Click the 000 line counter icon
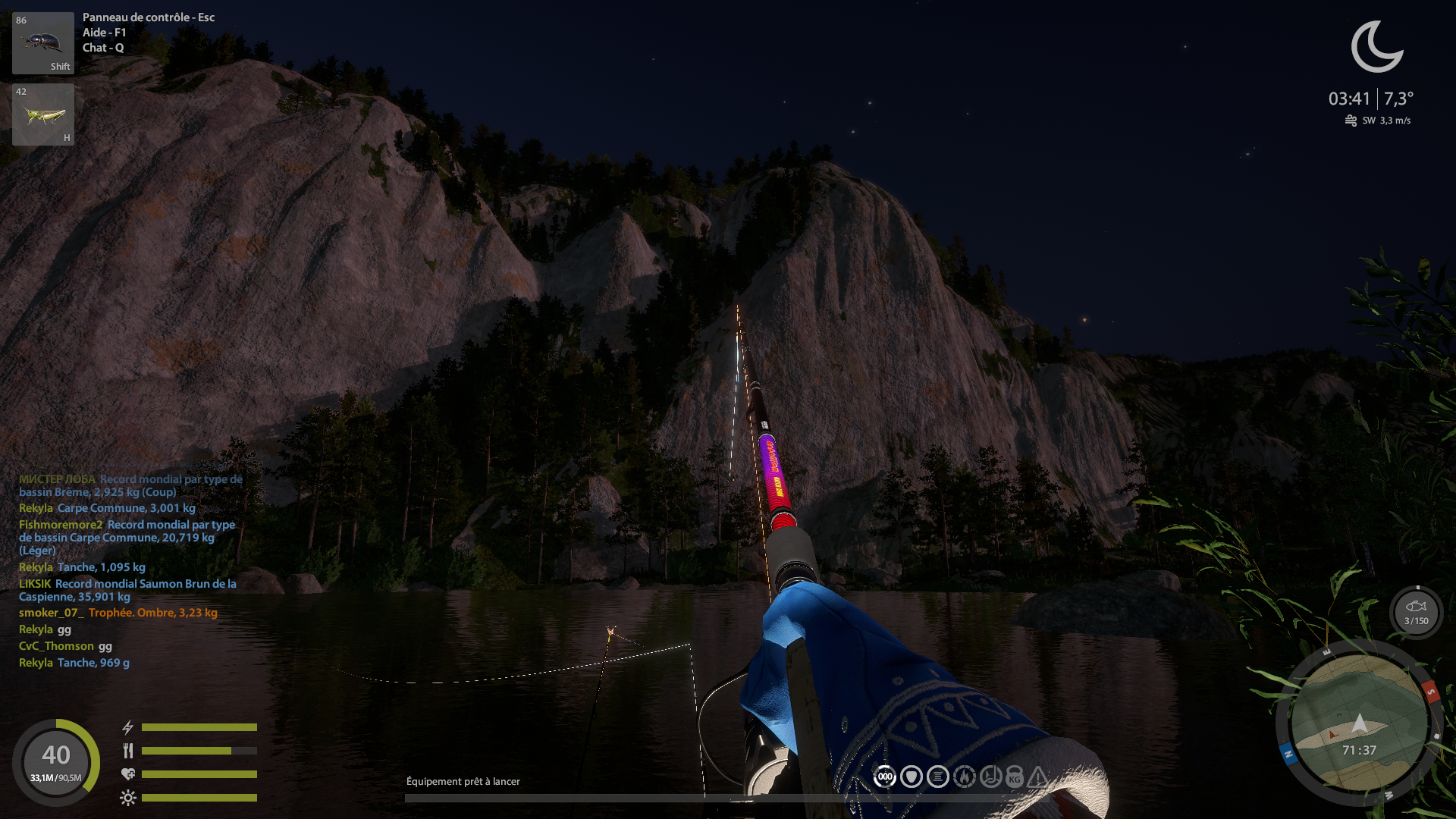 coord(885,777)
